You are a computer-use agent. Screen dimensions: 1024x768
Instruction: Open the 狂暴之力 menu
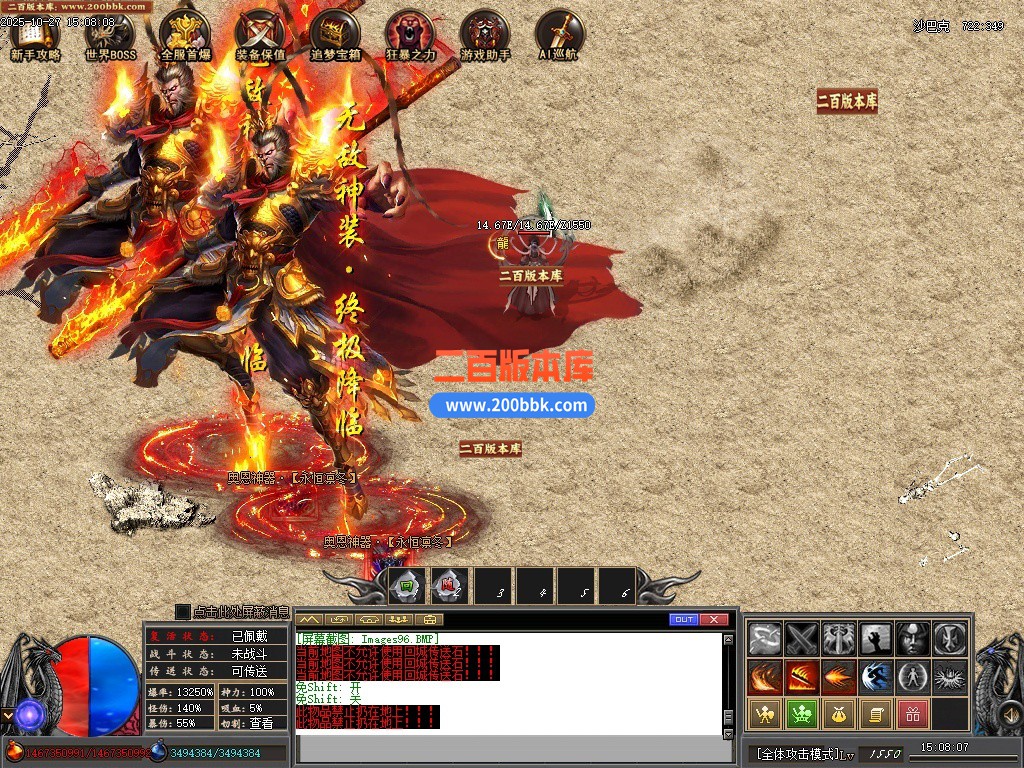[410, 37]
